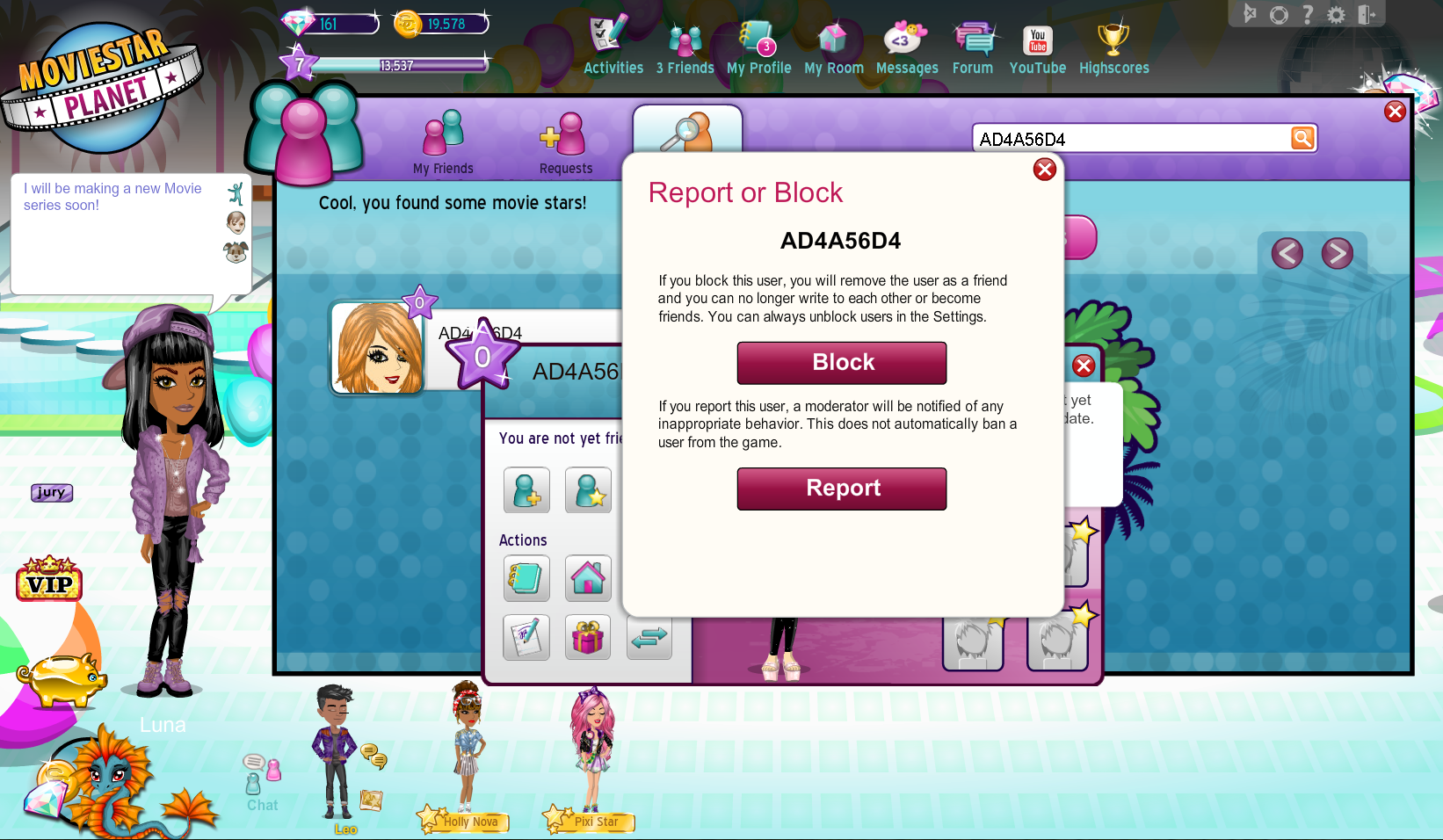The height and width of the screenshot is (840, 1443).
Task: Open the settings gear icon
Action: (1336, 15)
